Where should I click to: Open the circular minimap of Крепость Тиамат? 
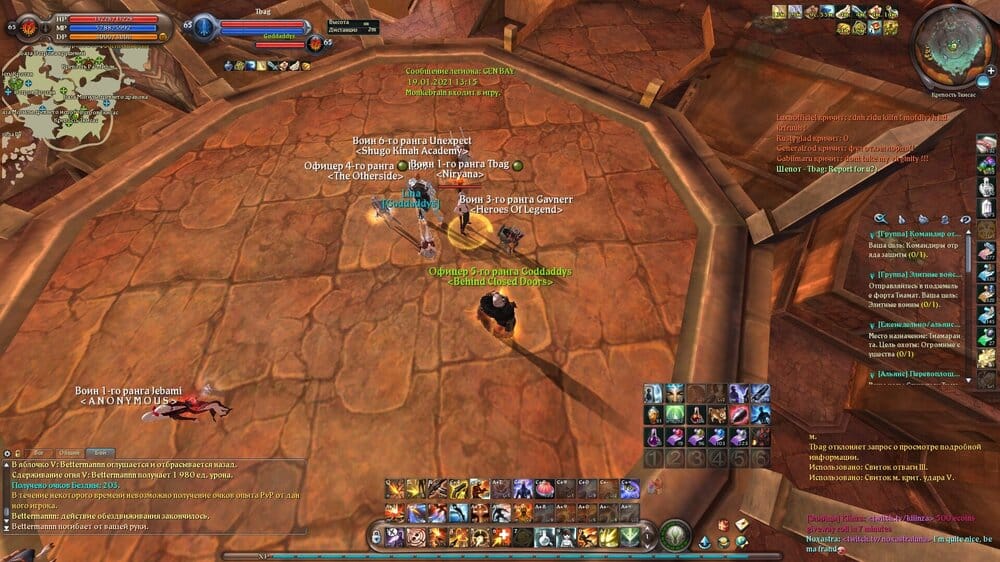[x=953, y=38]
